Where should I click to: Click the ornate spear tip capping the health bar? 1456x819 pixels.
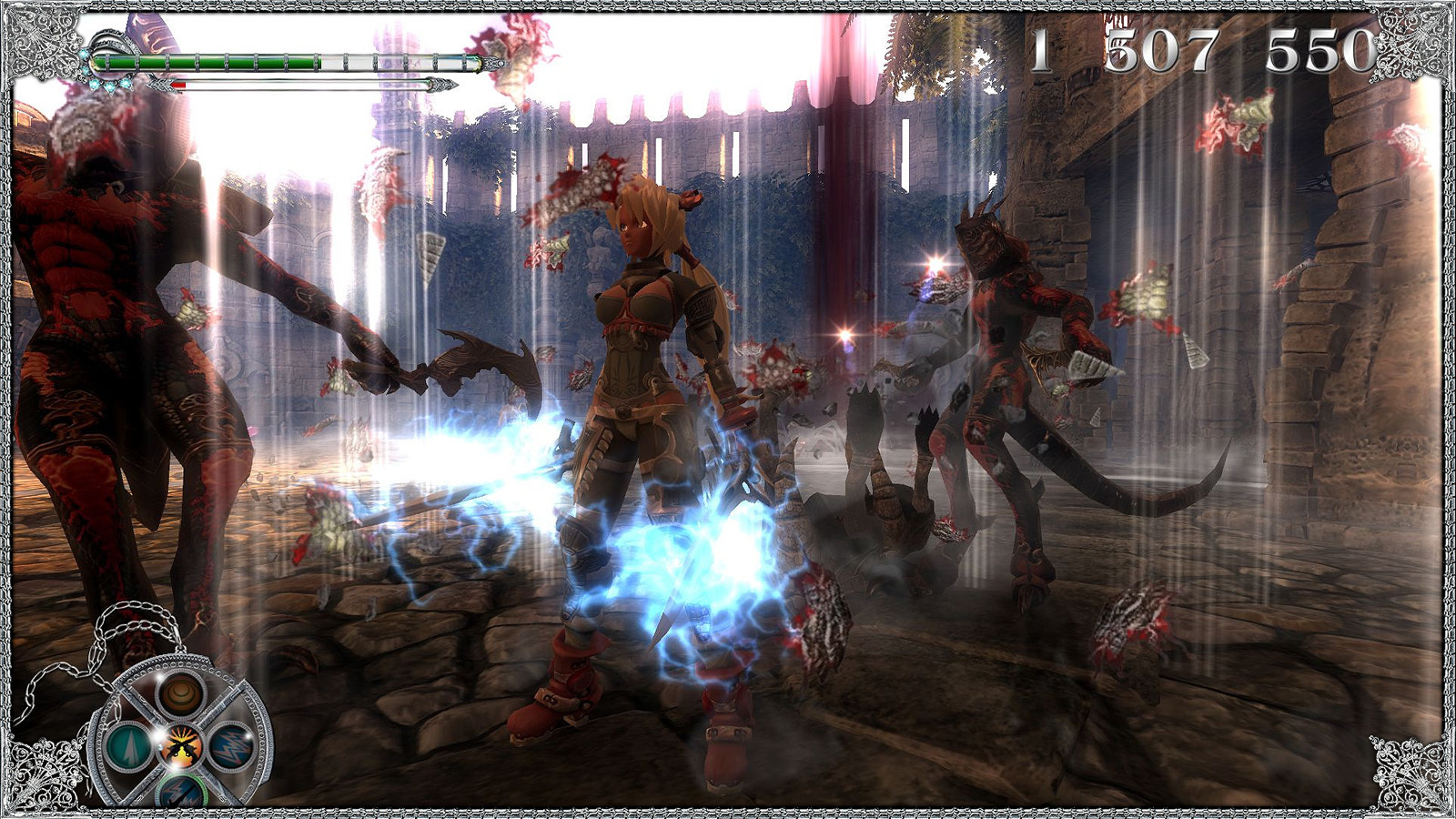493,64
